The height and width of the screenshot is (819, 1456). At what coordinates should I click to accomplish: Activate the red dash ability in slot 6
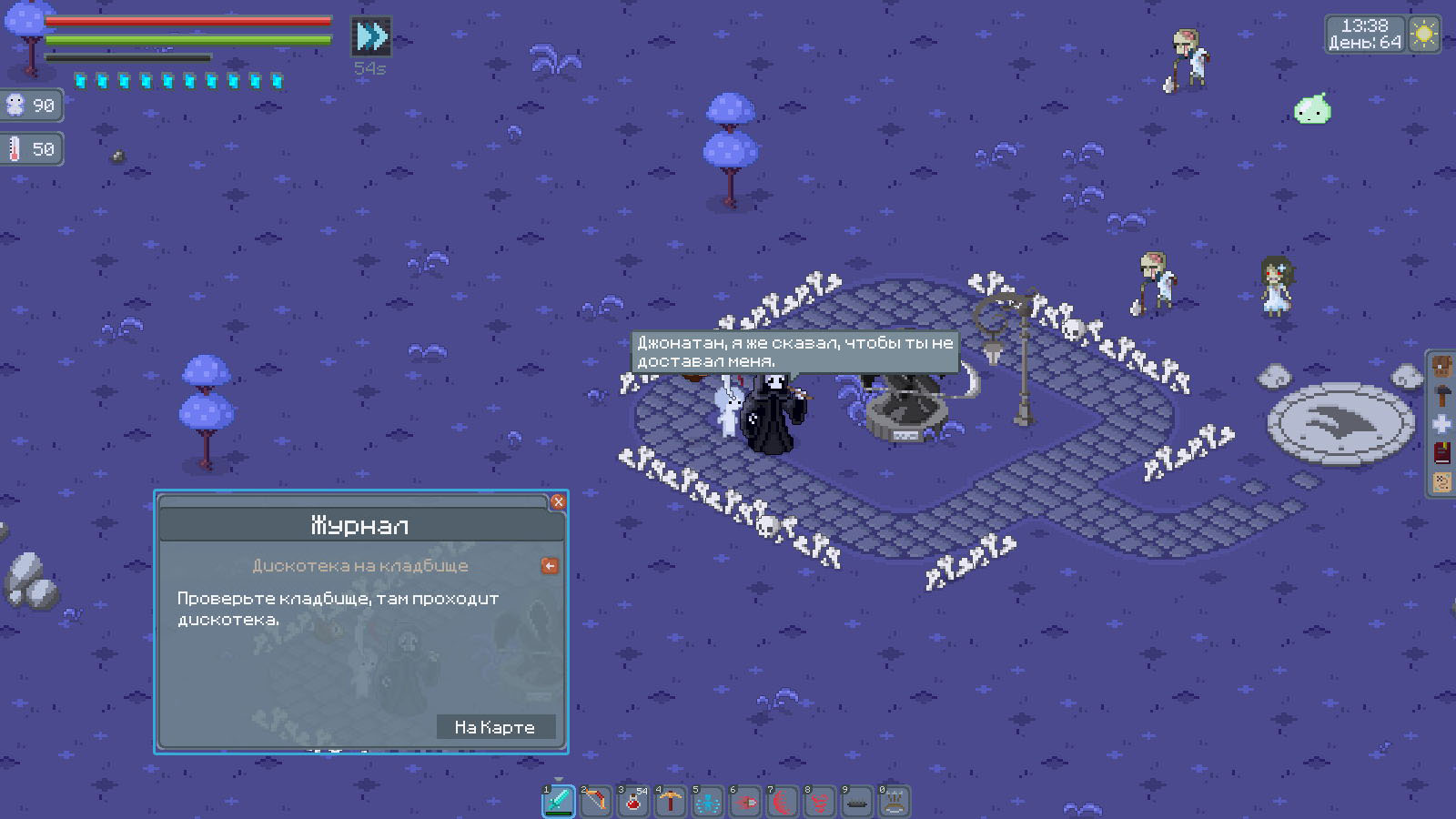[x=745, y=801]
